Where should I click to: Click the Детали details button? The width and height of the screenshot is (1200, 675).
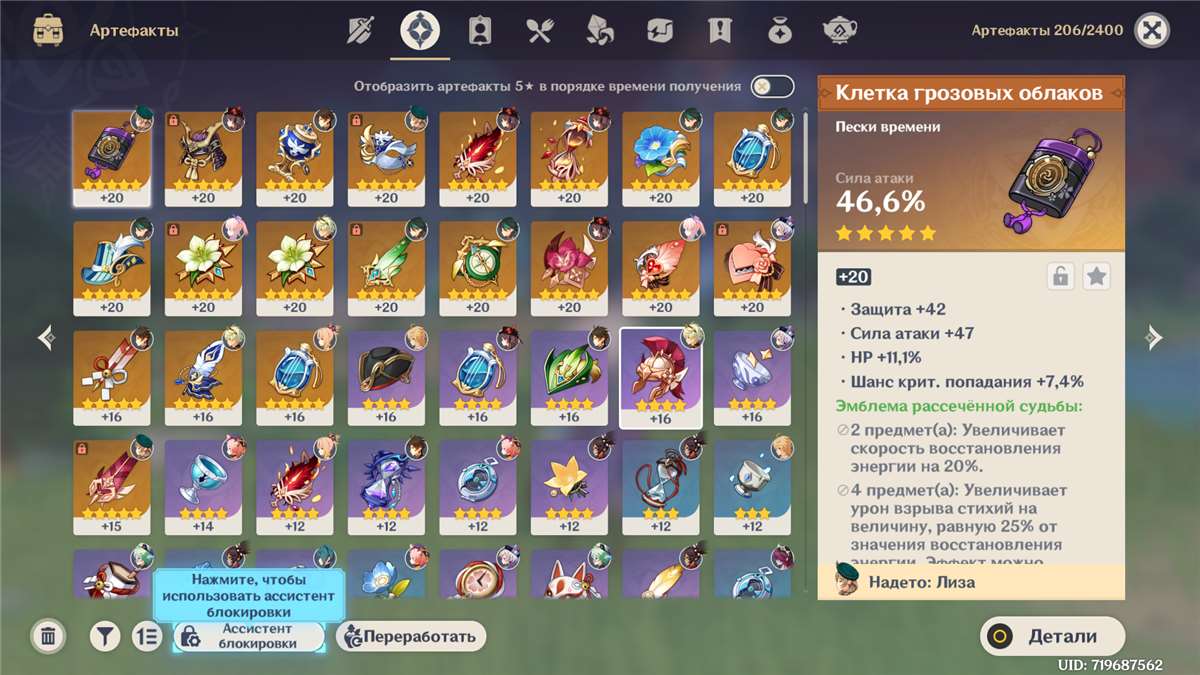(x=1052, y=636)
